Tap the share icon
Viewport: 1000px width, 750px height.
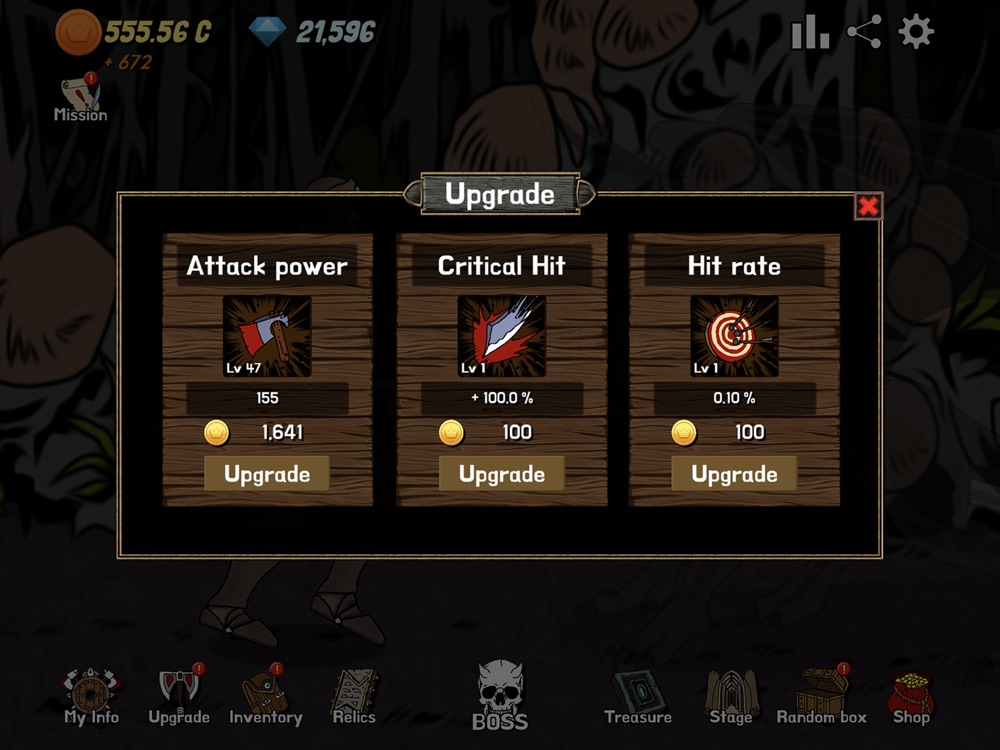[x=864, y=33]
